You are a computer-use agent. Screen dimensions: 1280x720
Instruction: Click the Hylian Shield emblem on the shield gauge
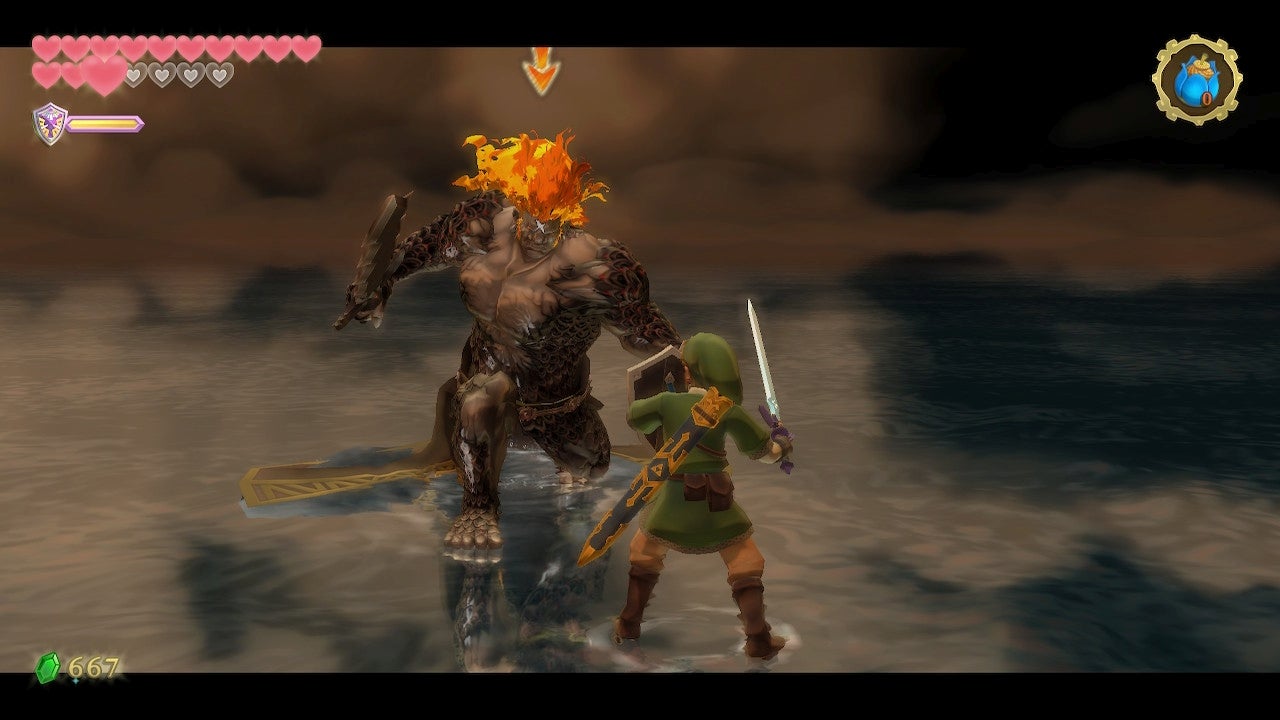click(x=48, y=122)
